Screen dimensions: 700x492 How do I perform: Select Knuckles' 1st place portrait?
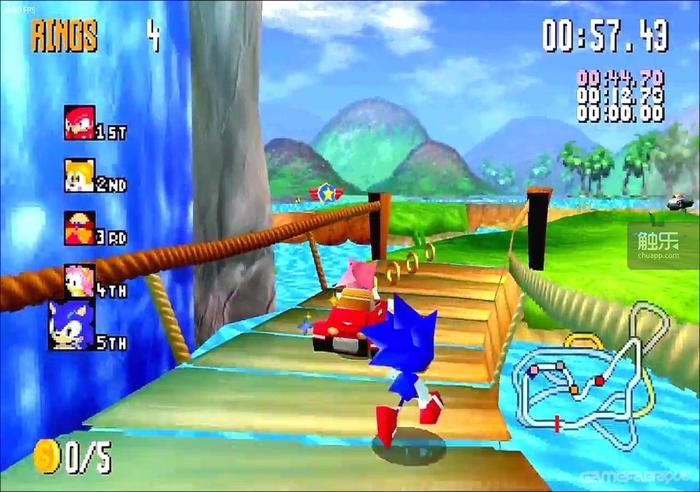pyautogui.click(x=79, y=122)
